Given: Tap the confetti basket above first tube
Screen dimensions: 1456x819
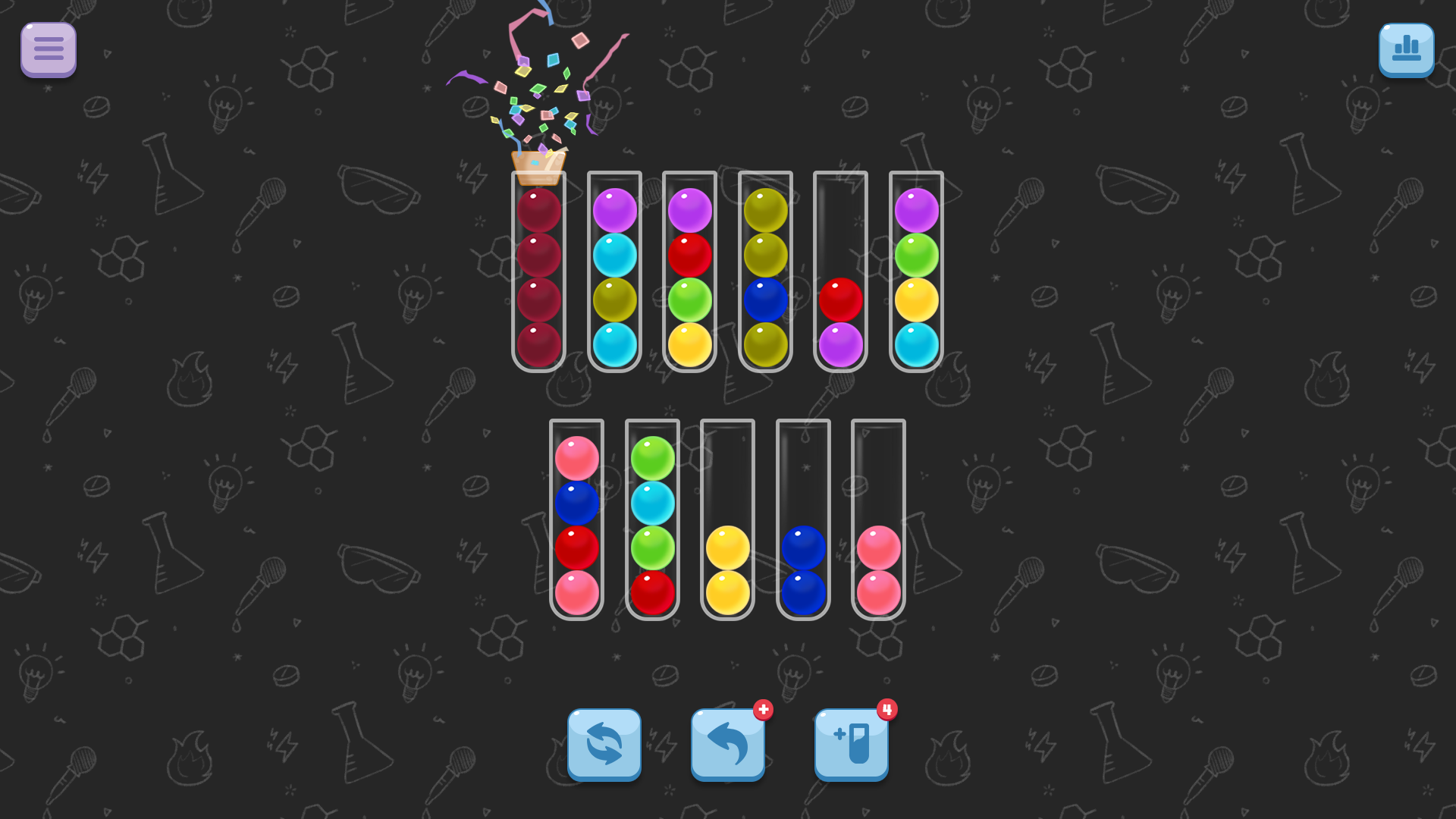Looking at the screenshot, I should pos(538,167).
